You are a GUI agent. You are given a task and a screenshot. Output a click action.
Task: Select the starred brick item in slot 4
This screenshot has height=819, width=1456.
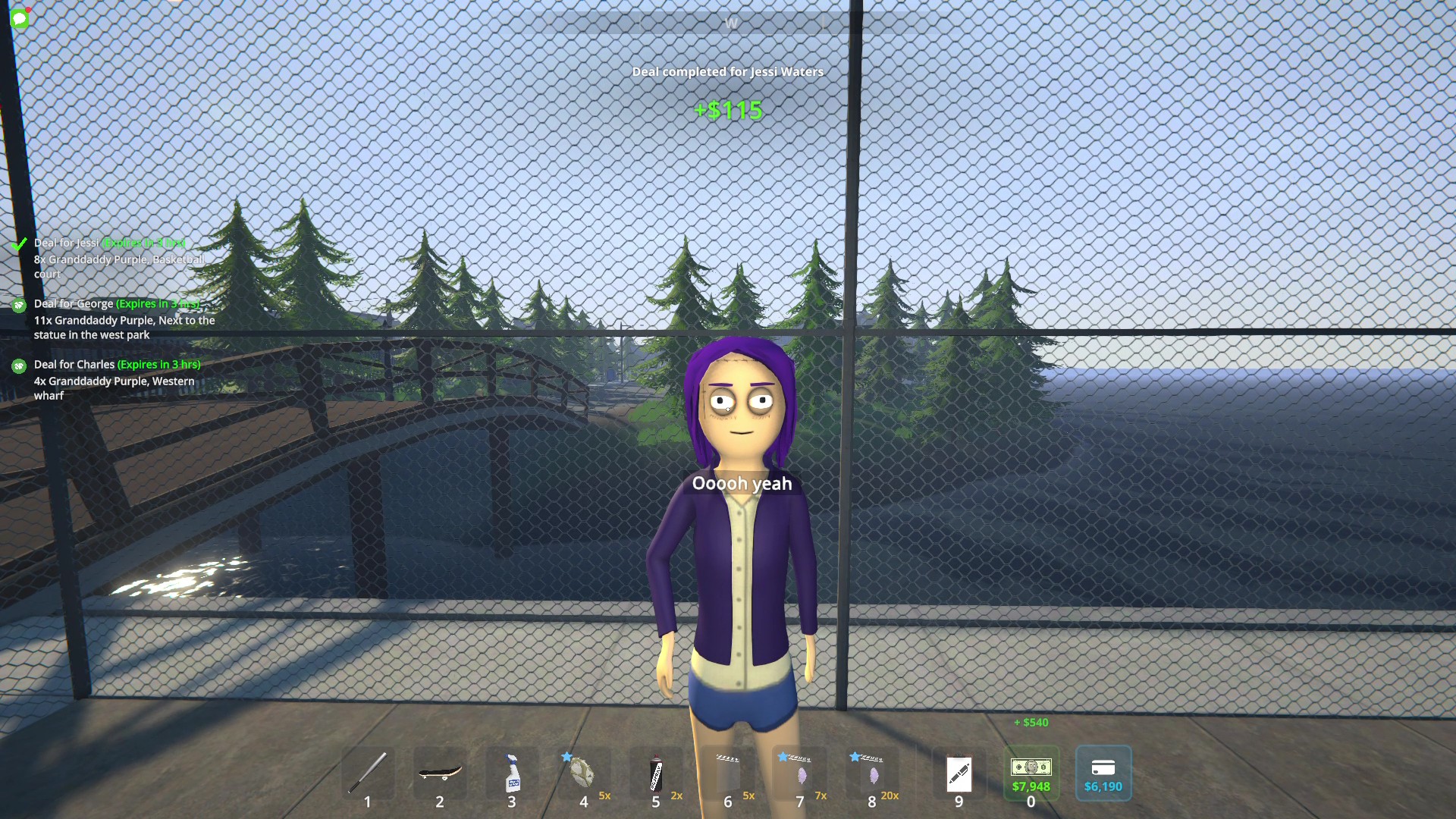pyautogui.click(x=582, y=773)
